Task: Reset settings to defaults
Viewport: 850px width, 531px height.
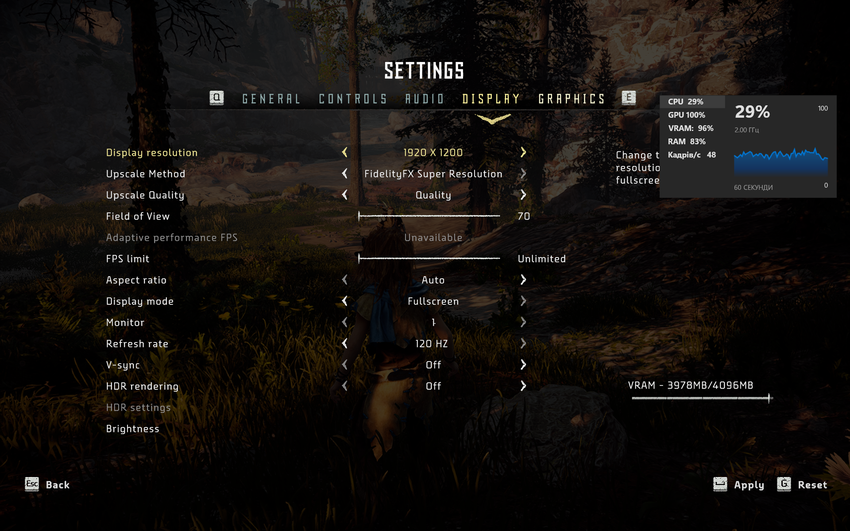Action: pyautogui.click(x=802, y=485)
